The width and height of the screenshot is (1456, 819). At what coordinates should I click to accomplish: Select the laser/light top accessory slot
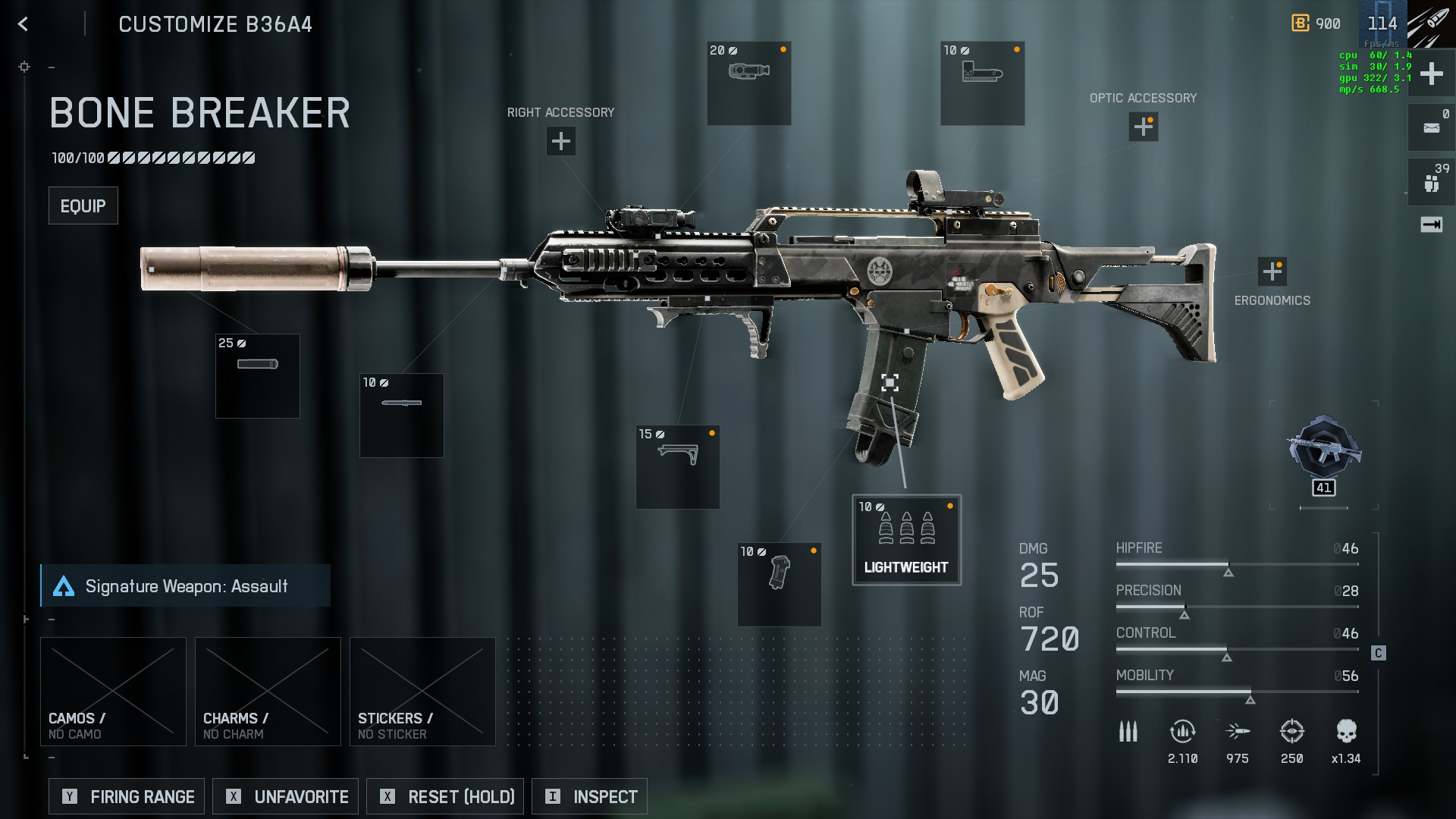(749, 83)
